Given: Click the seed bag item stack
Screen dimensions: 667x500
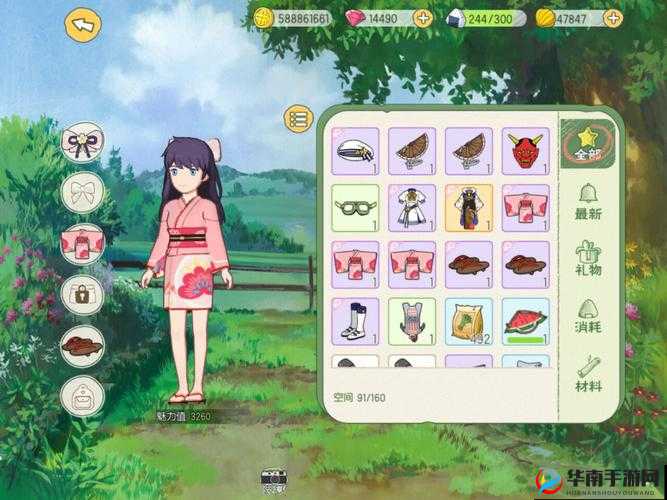Looking at the screenshot, I should click(x=468, y=321).
